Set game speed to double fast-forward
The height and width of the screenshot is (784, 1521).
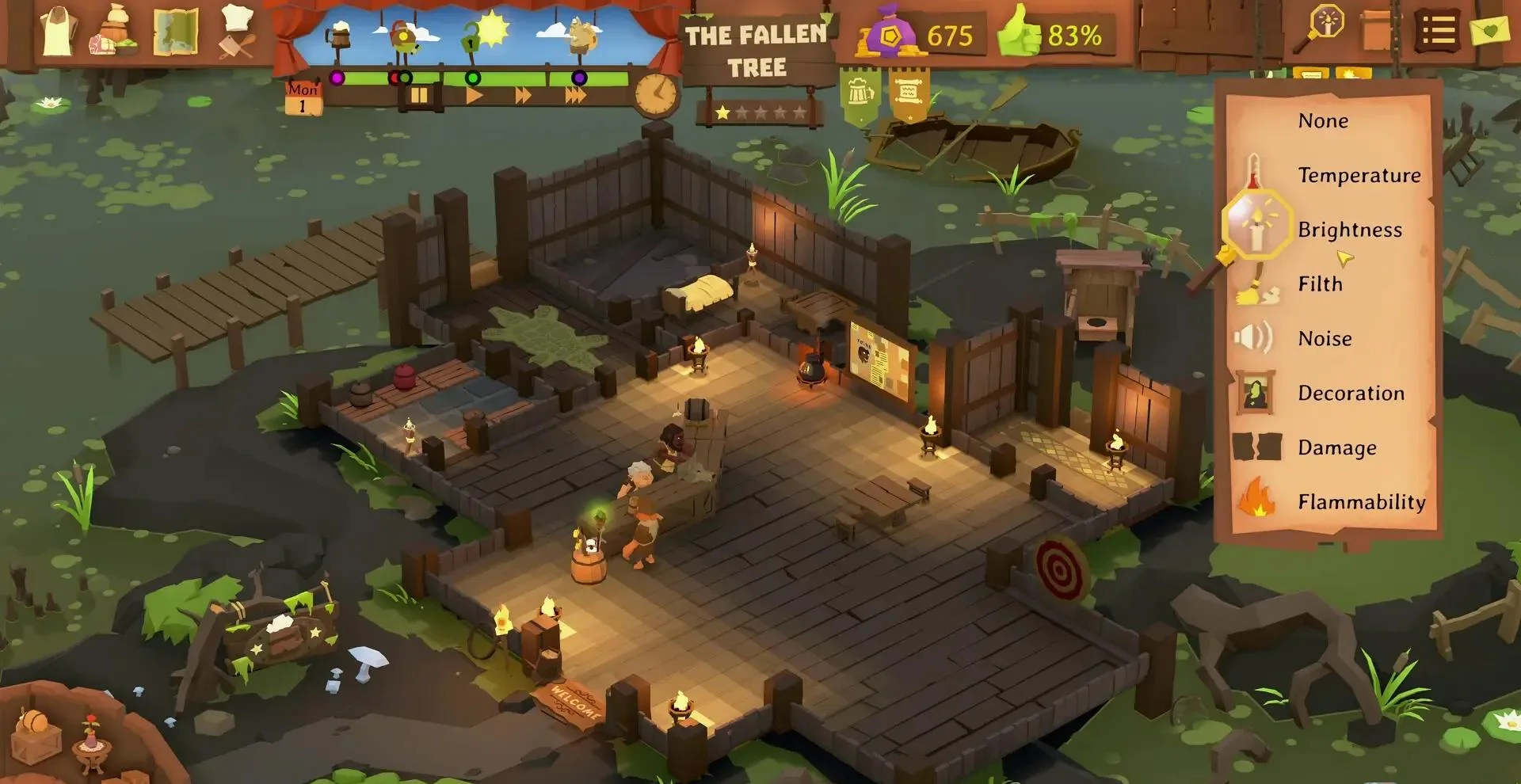click(x=524, y=96)
